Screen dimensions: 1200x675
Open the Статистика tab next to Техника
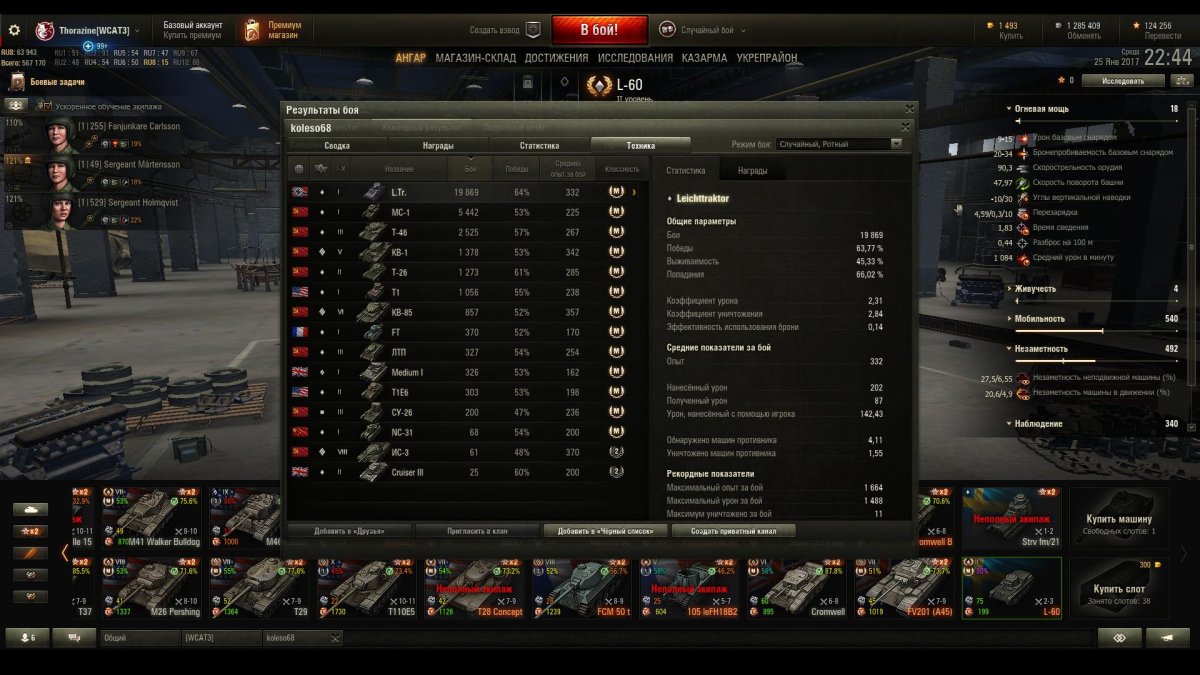tap(539, 145)
